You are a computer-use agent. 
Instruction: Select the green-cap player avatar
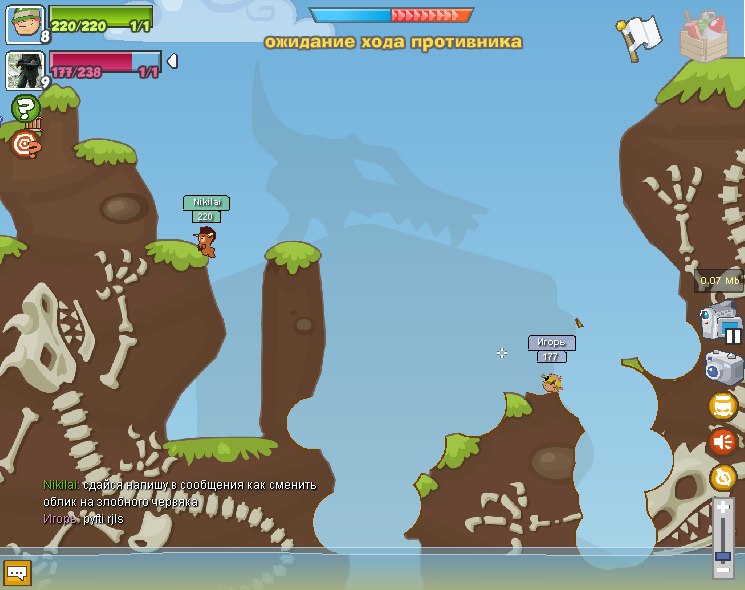click(24, 24)
